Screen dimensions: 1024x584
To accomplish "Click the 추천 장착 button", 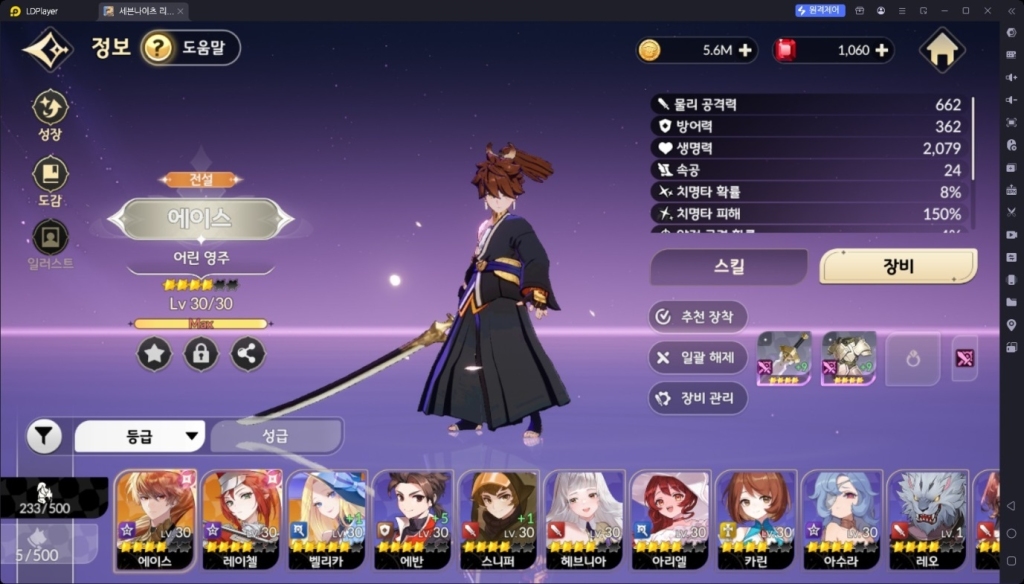I will [x=698, y=317].
